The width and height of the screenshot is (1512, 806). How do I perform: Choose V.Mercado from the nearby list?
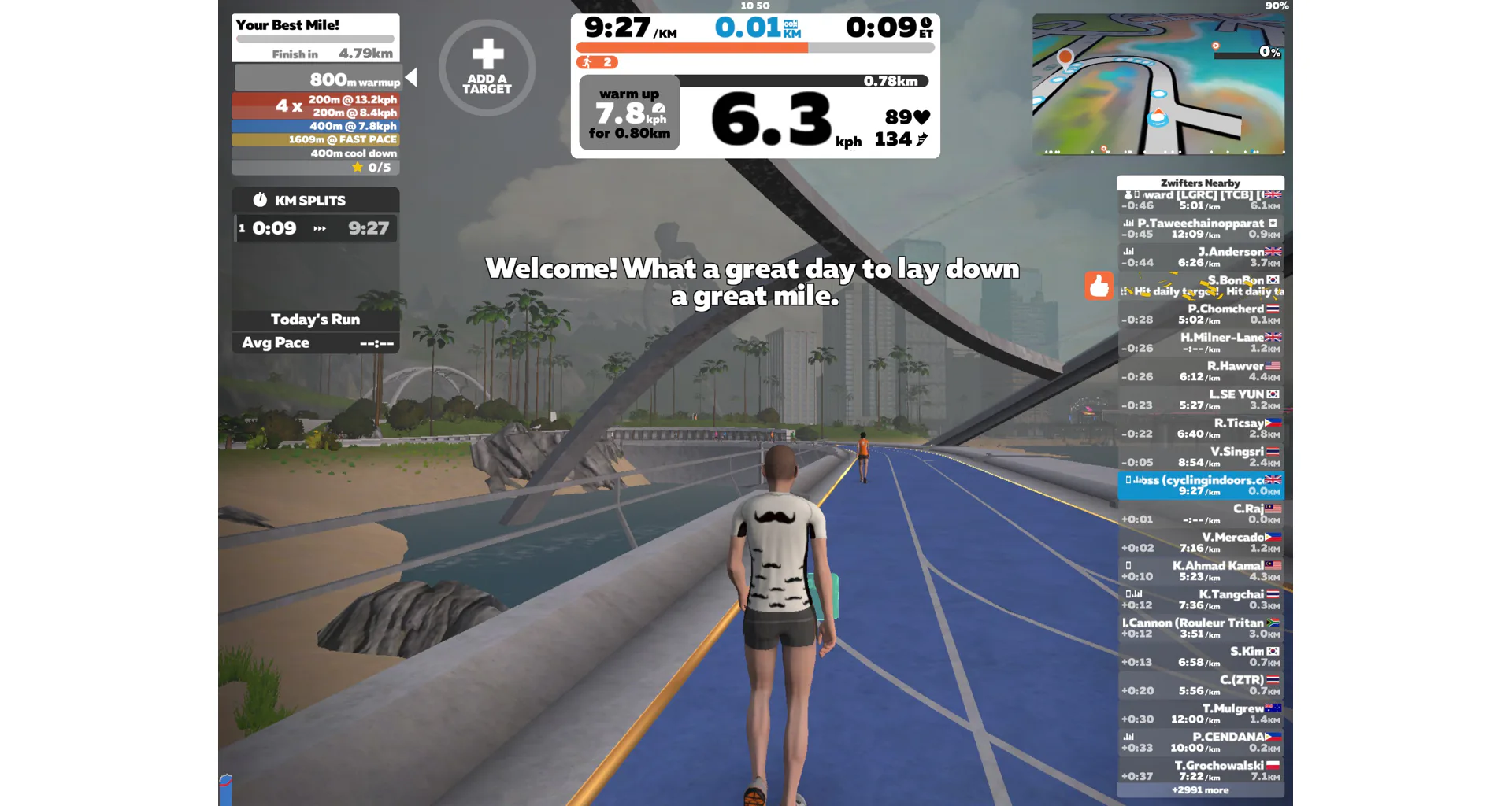point(1200,542)
